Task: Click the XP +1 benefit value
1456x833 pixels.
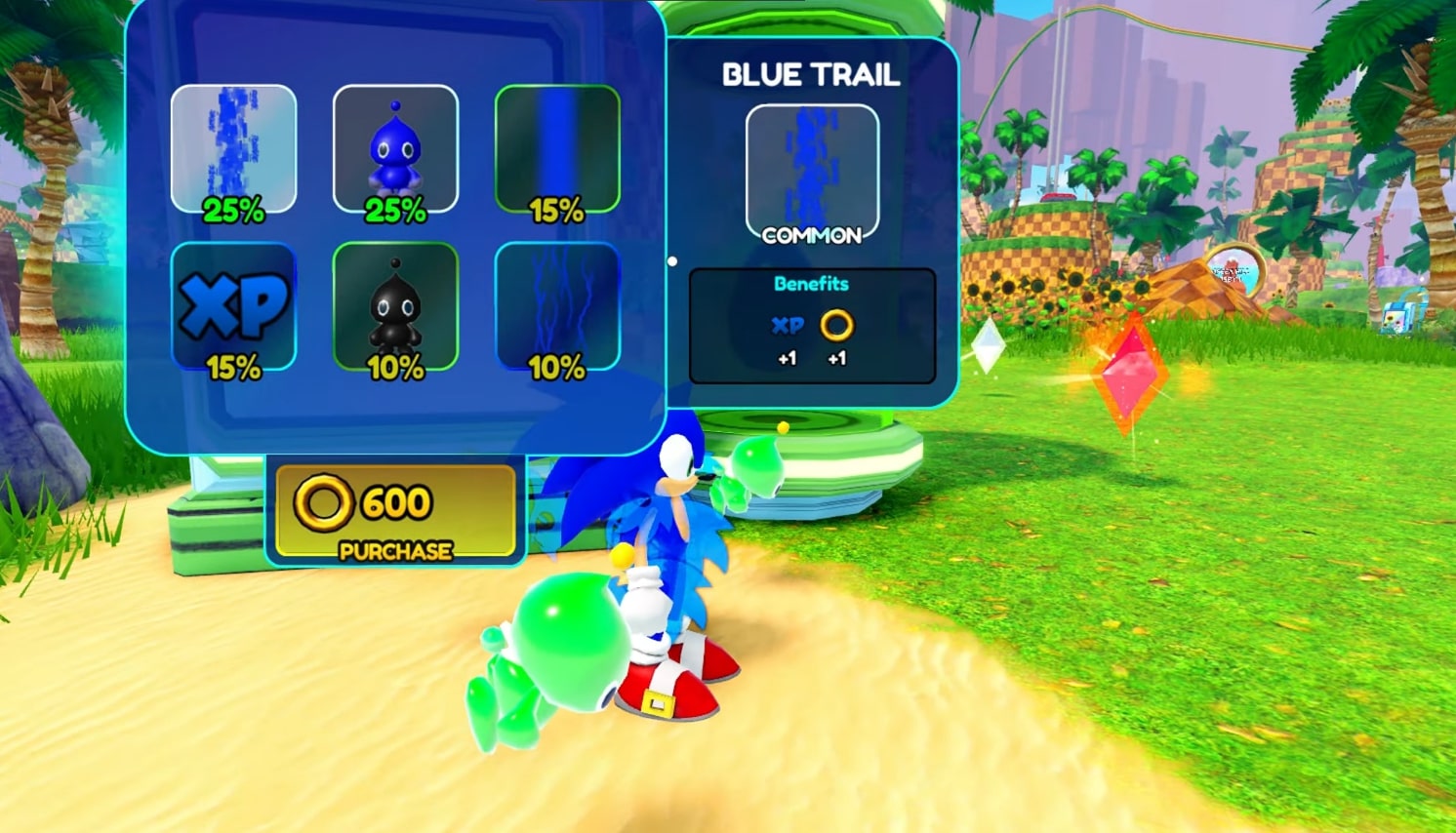Action: tap(789, 358)
